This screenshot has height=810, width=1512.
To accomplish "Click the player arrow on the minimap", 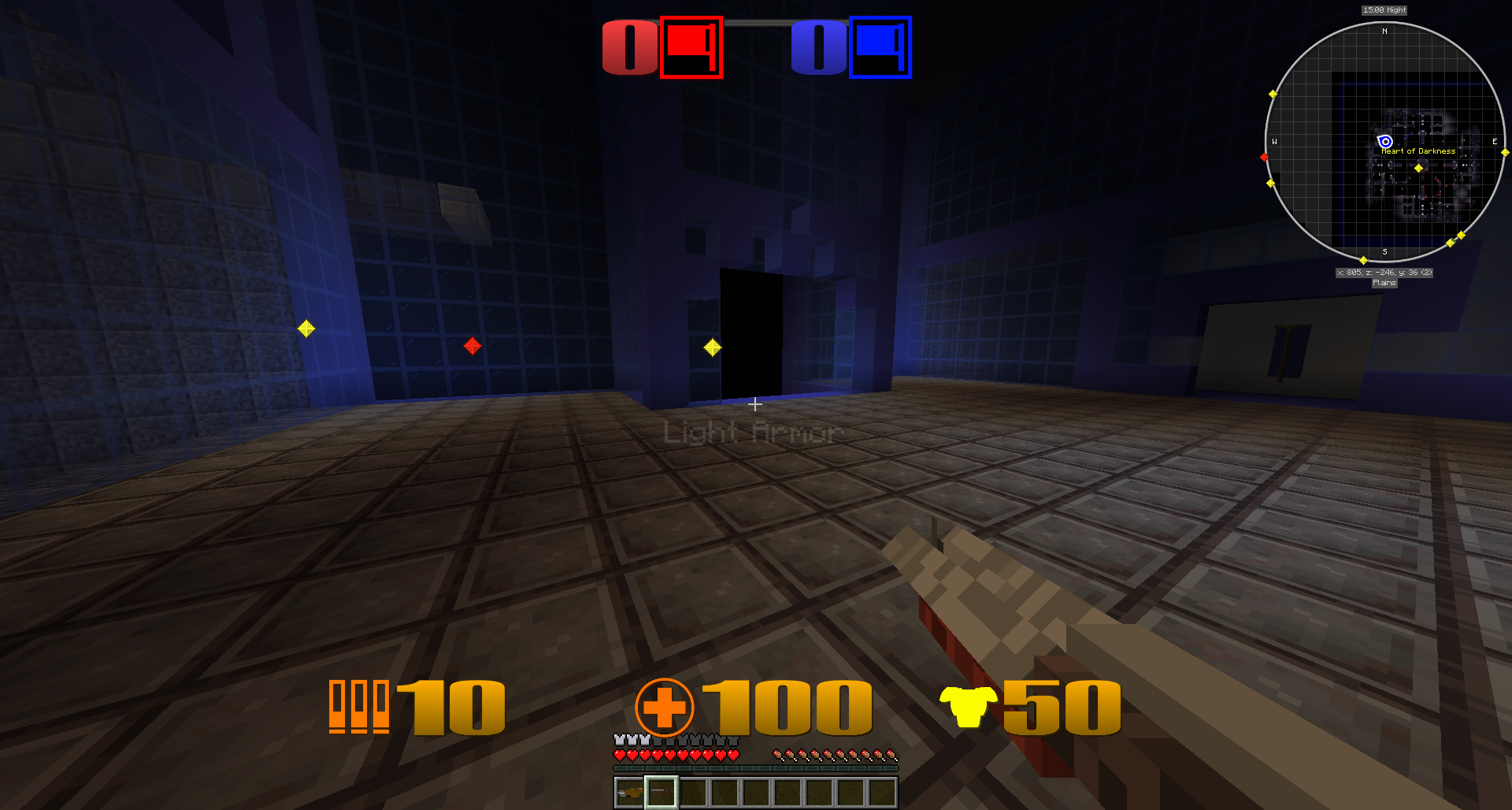I will [1384, 142].
